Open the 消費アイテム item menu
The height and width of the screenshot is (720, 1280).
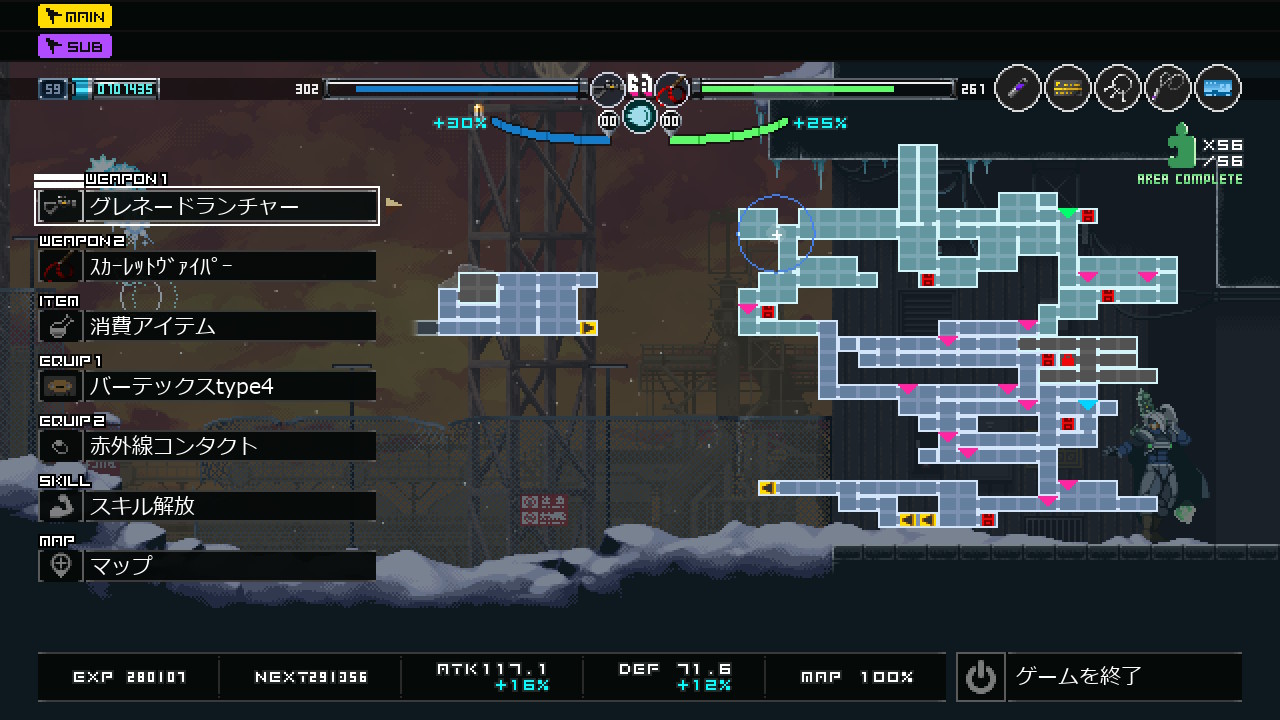(207, 326)
